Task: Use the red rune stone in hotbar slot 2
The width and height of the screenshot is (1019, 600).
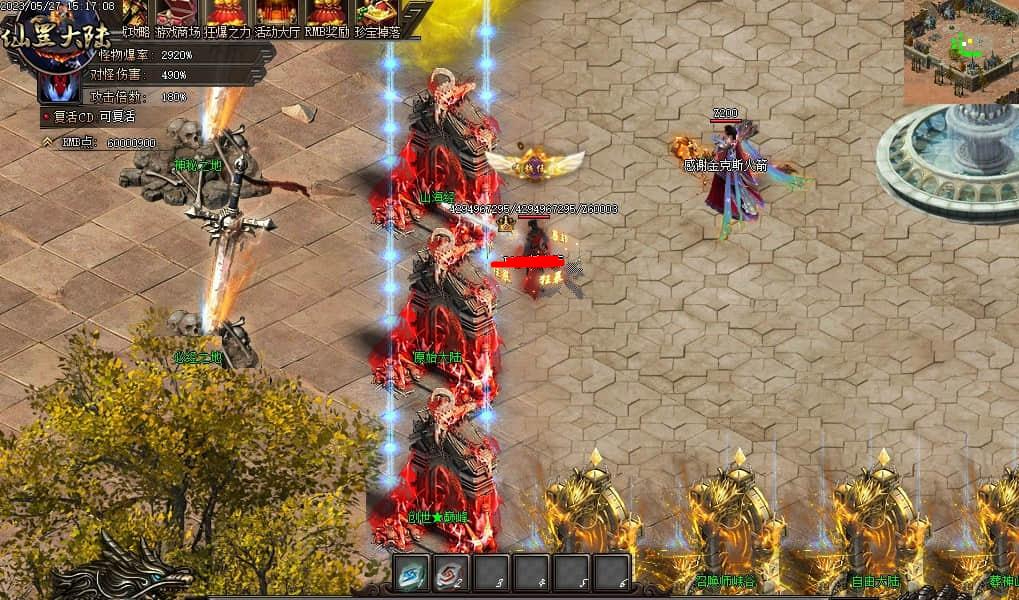Action: pos(451,574)
